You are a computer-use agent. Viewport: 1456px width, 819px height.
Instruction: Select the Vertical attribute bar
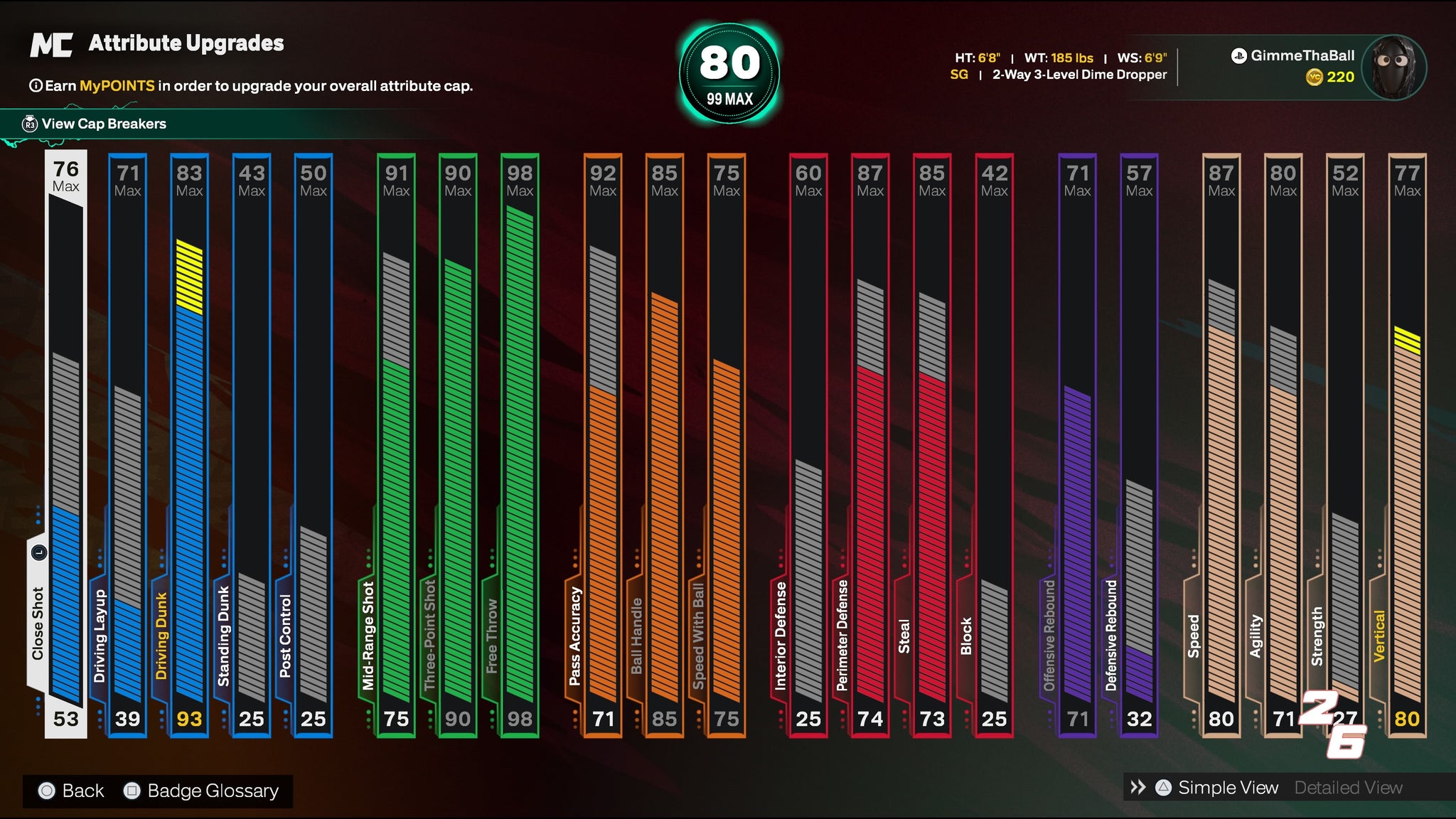click(x=1407, y=444)
